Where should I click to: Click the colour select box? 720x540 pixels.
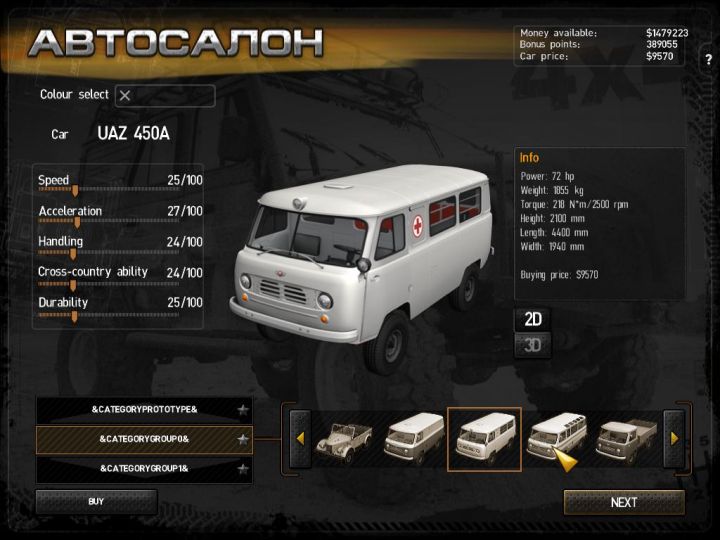point(165,96)
